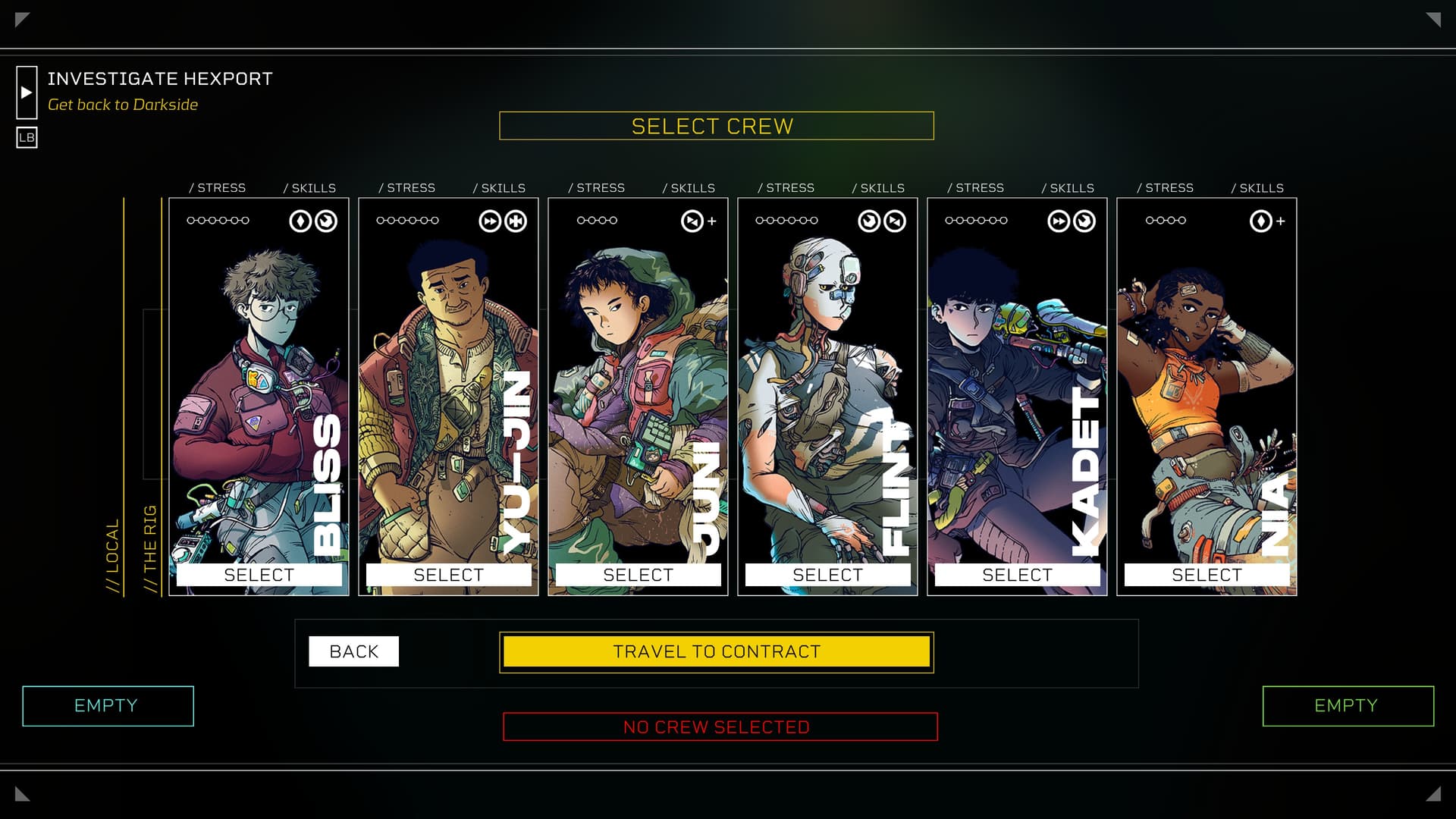Switch to the Local tab

(112, 555)
